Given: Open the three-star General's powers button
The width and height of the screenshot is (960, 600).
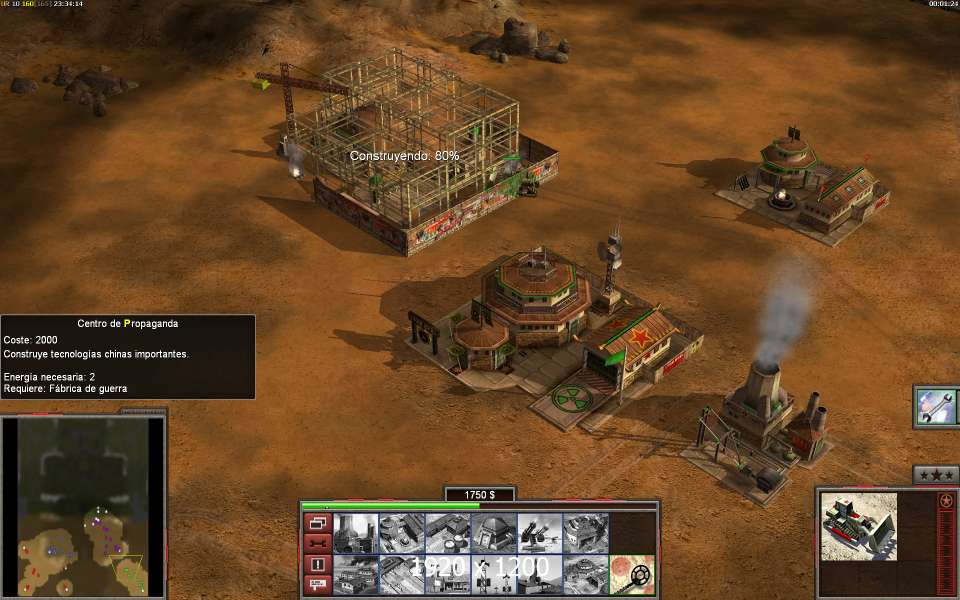Looking at the screenshot, I should 936,474.
